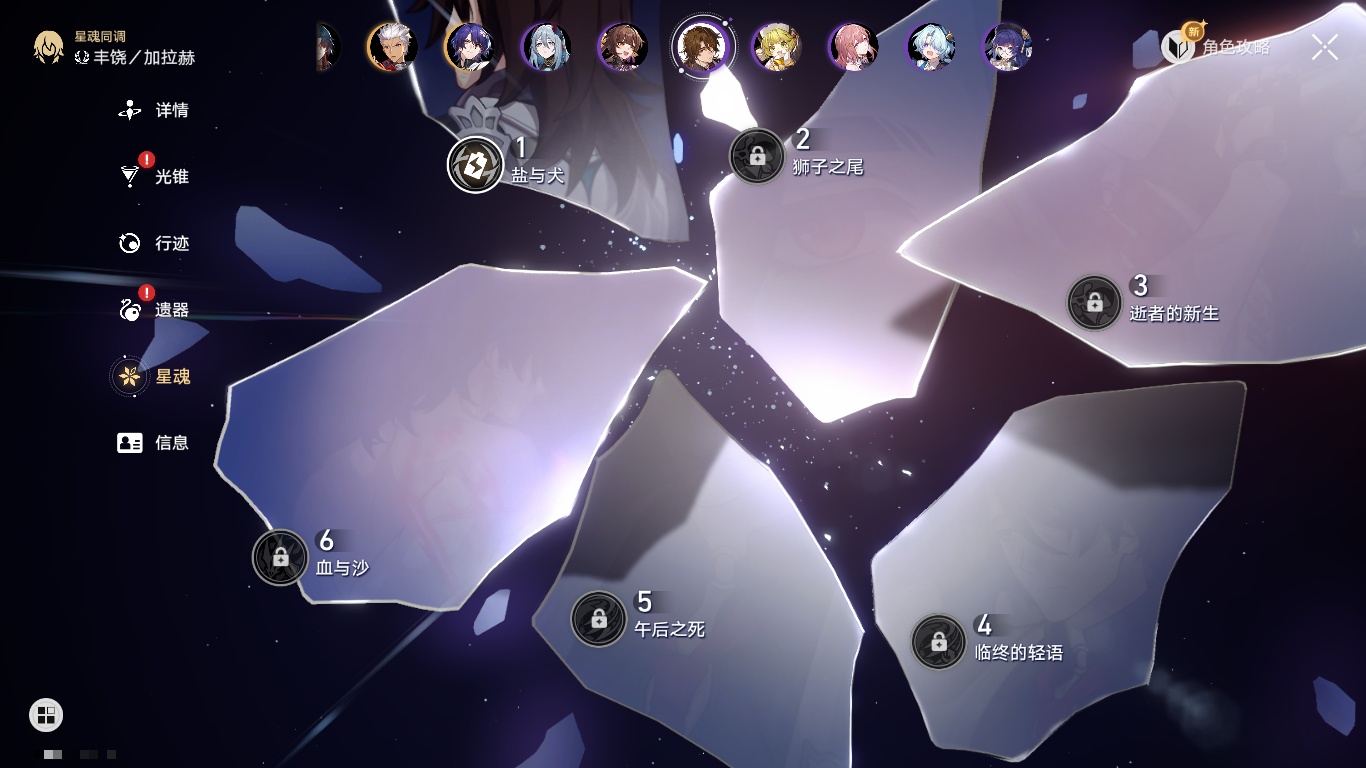Show the 信息 info tab
The image size is (1366, 768).
point(155,442)
